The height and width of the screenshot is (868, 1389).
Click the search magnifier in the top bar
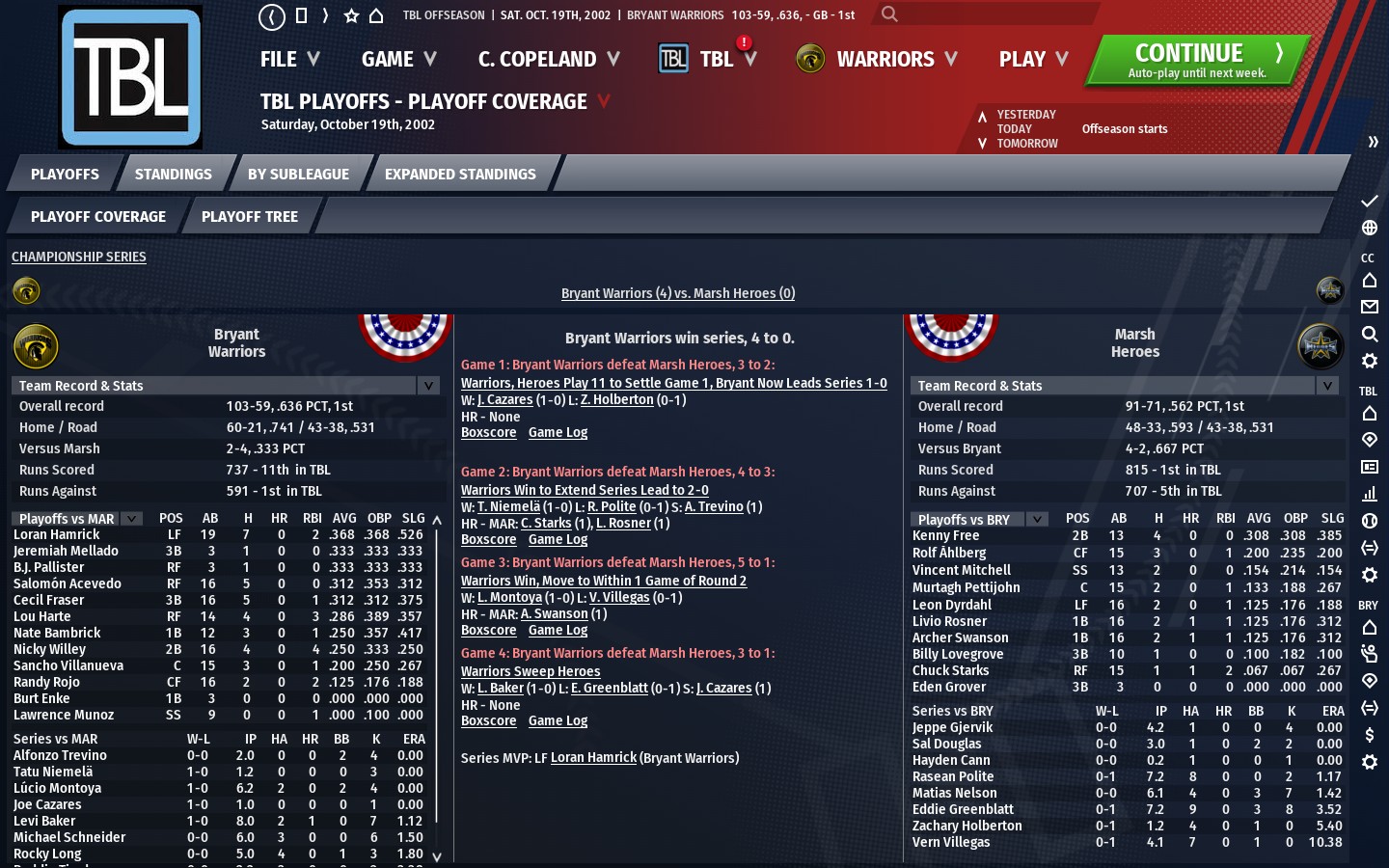click(889, 14)
